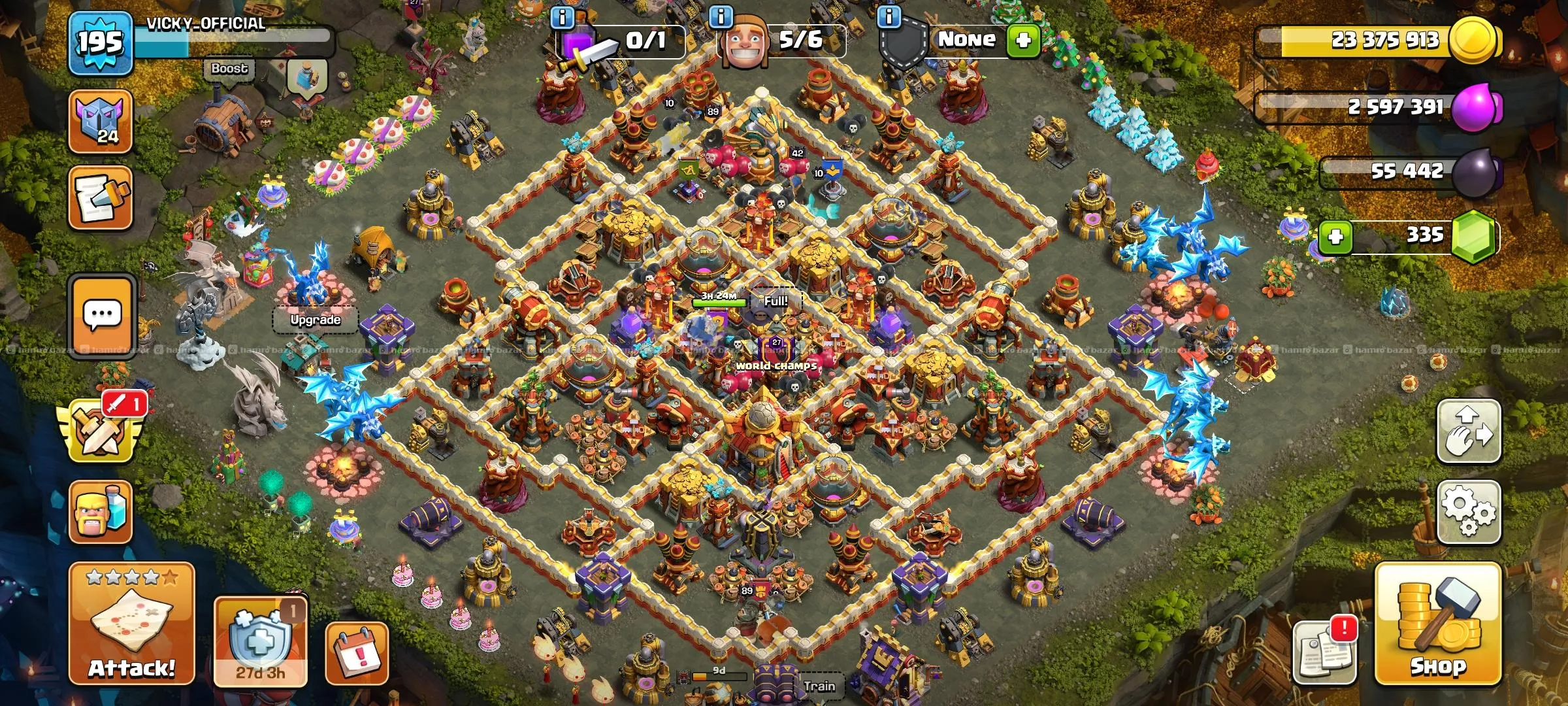
Task: Add a shield using the None plus button
Action: click(x=1023, y=41)
